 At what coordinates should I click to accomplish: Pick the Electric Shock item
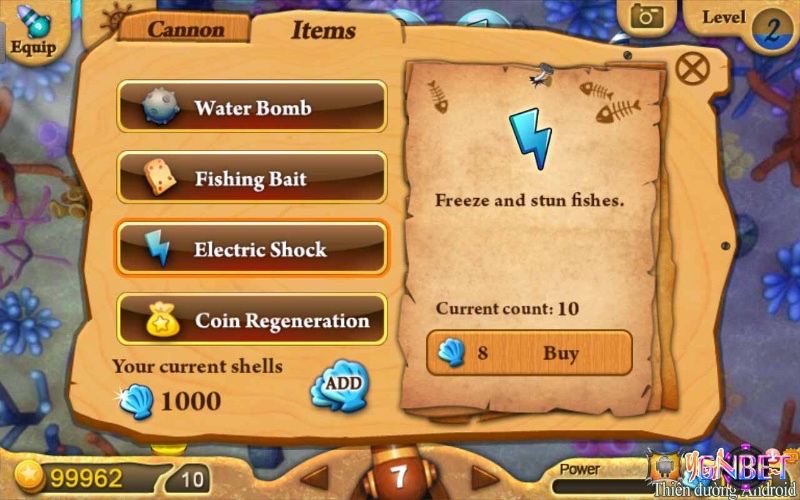(x=252, y=249)
